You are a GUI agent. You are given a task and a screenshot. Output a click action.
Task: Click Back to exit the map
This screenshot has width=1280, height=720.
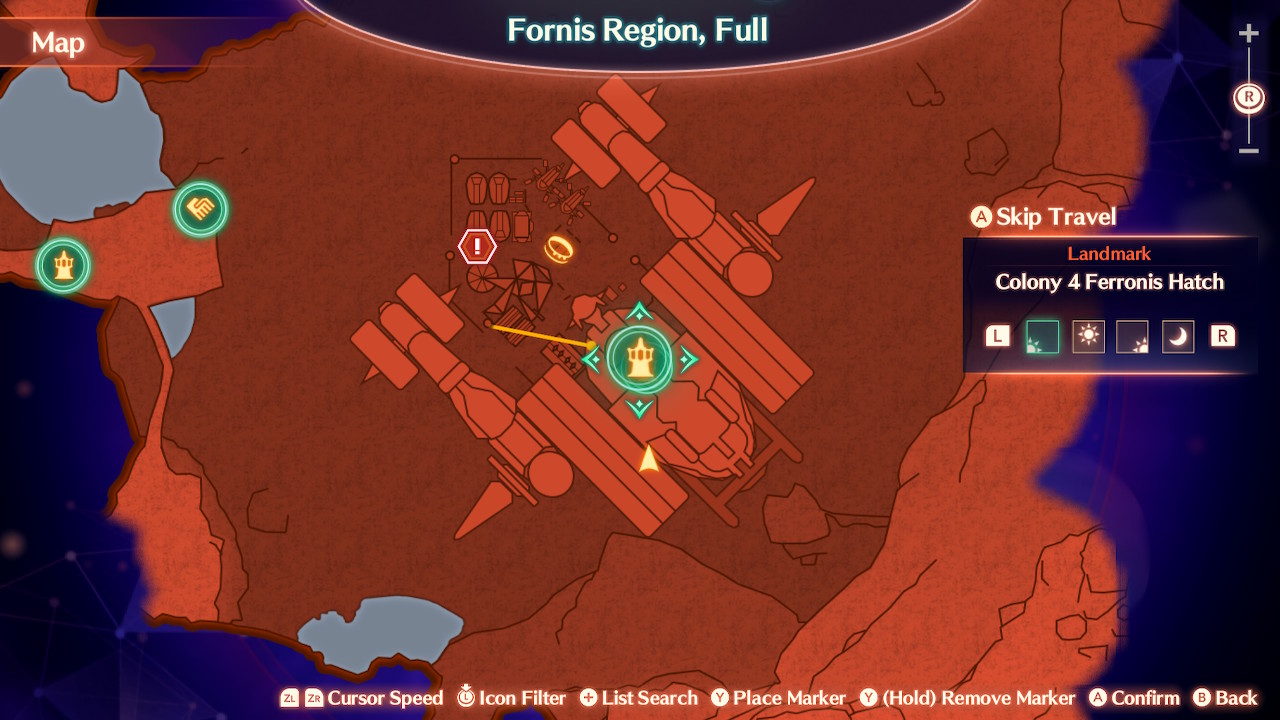point(1227,697)
